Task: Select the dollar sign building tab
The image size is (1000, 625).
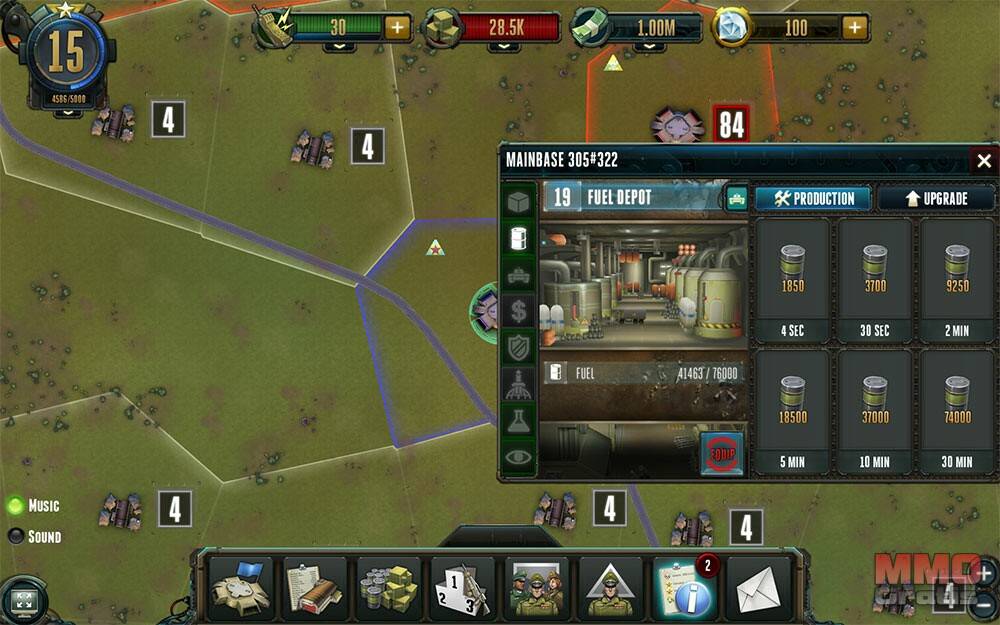Action: pos(518,311)
